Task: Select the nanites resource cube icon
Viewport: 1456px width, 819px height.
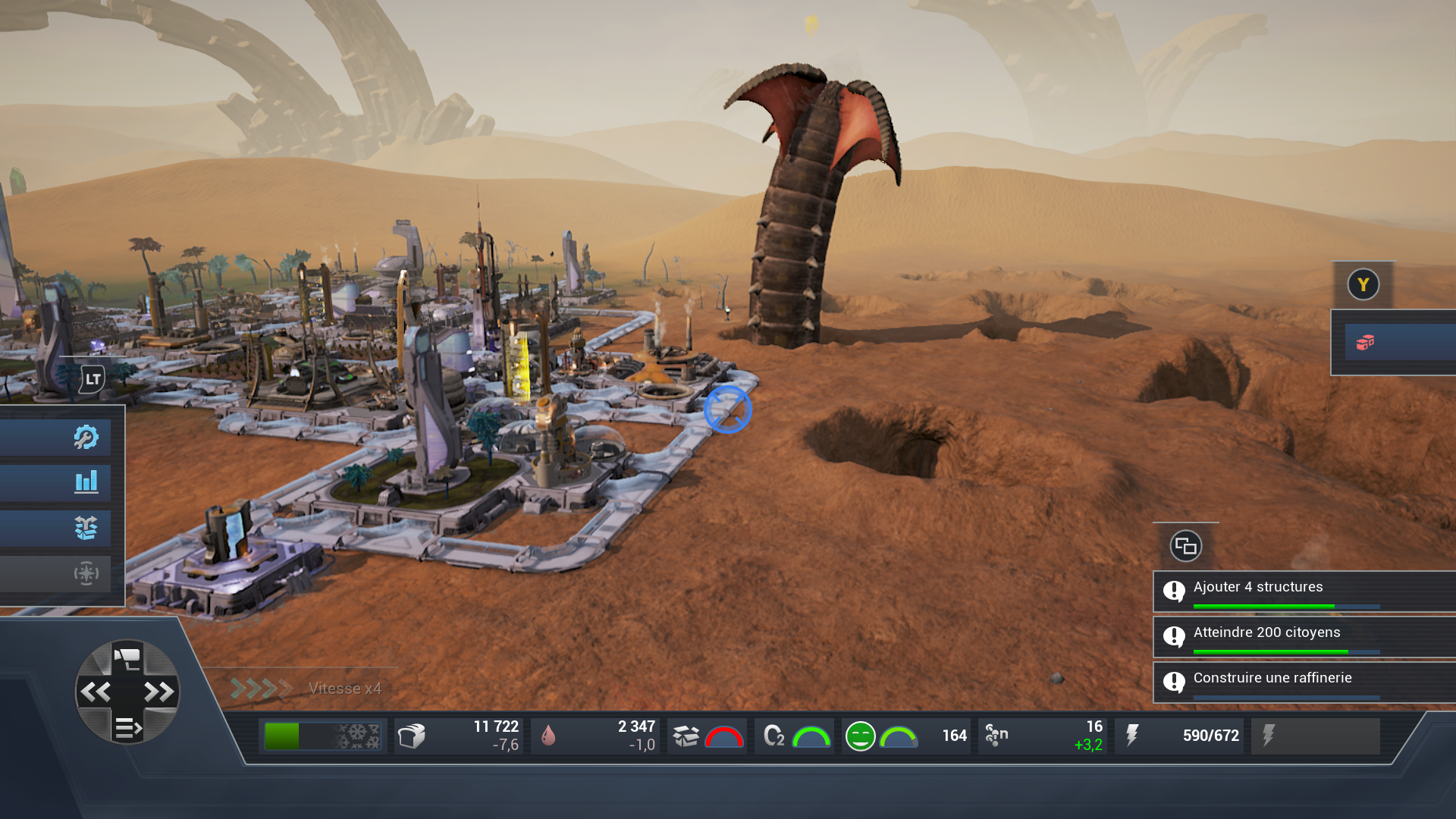Action: coord(412,736)
